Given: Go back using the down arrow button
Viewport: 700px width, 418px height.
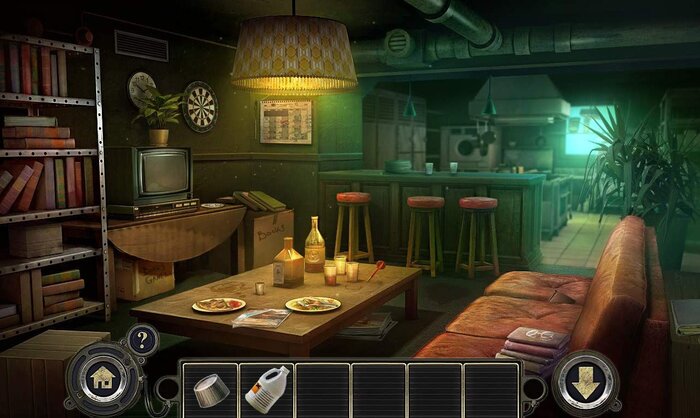Looking at the screenshot, I should (584, 383).
